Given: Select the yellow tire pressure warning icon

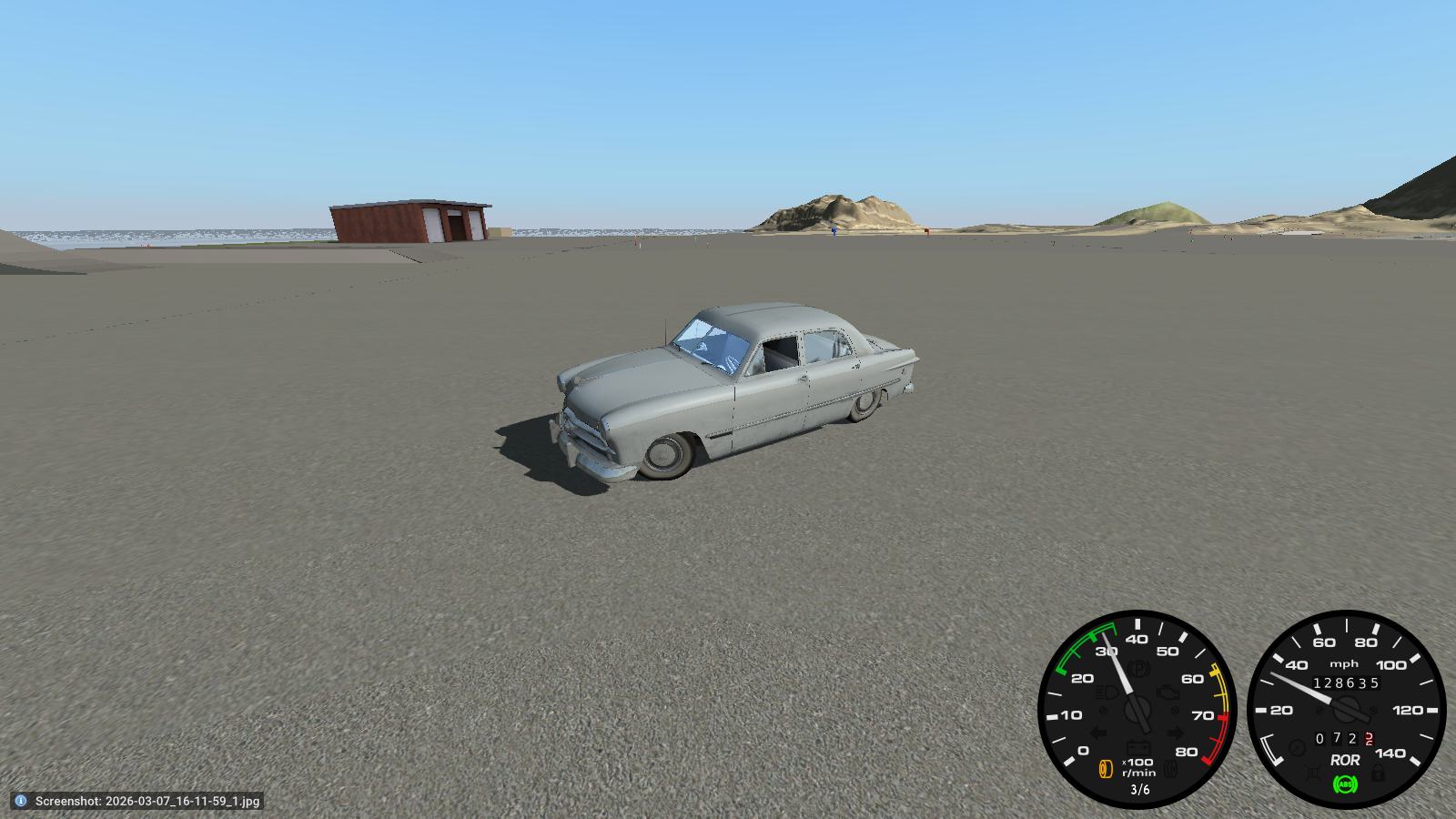Looking at the screenshot, I should tap(1105, 768).
